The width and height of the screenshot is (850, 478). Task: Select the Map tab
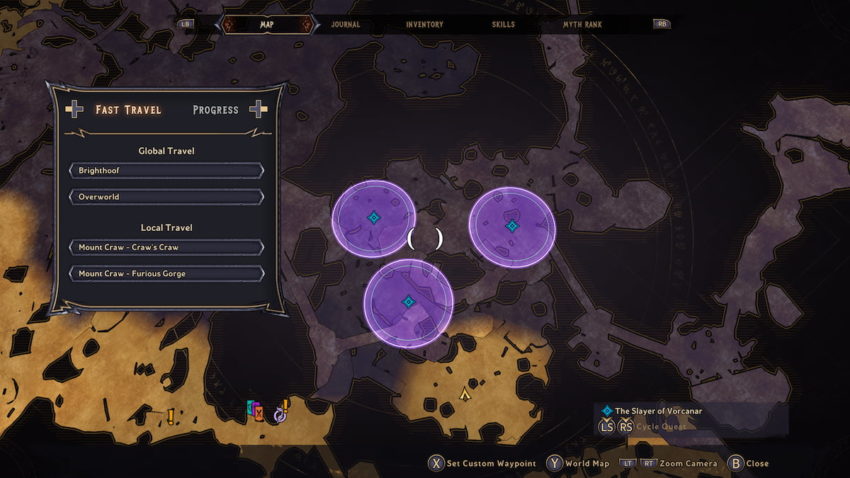pos(267,24)
